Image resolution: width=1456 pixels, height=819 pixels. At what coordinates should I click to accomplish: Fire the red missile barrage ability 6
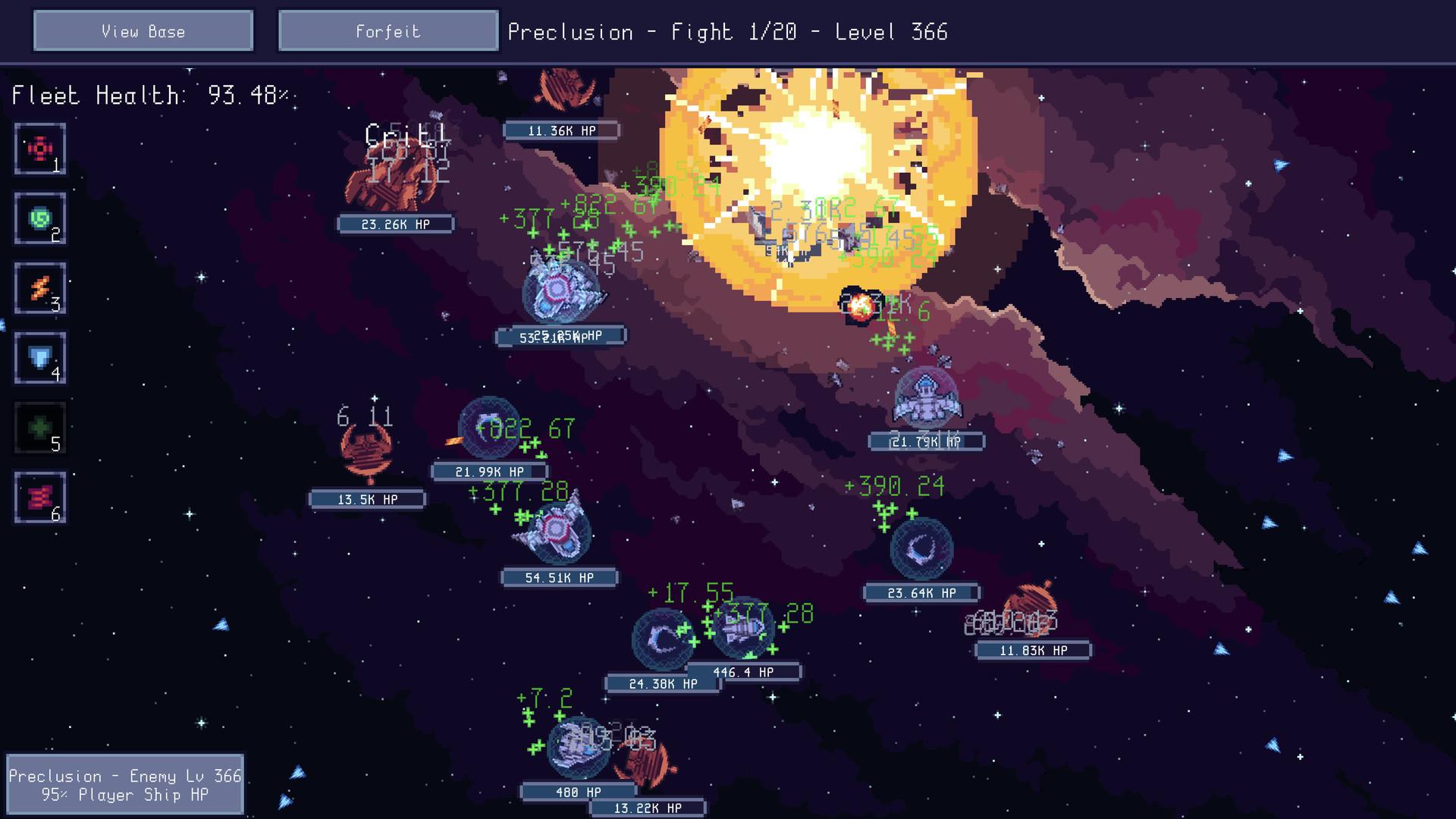[40, 497]
